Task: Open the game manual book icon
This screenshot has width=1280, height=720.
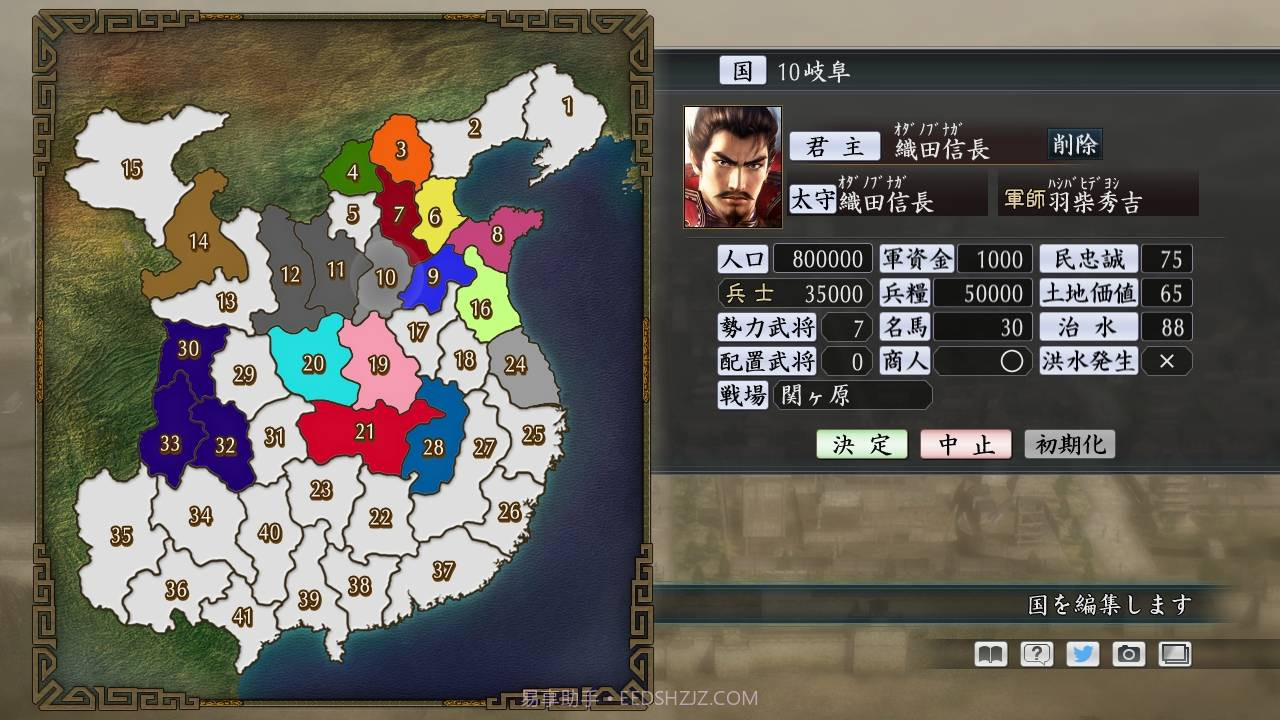Action: 988,653
